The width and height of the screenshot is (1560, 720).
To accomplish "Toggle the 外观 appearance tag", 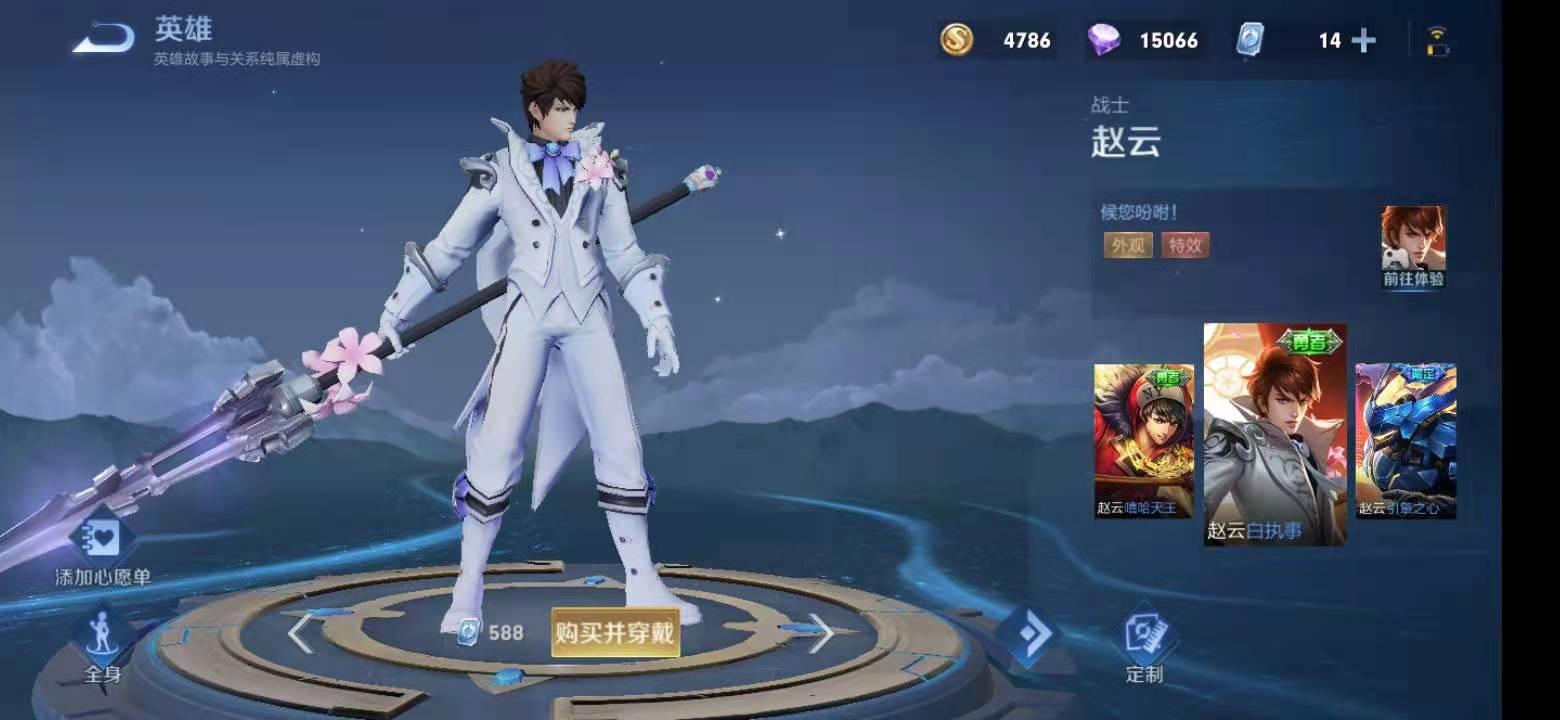I will [x=1126, y=245].
